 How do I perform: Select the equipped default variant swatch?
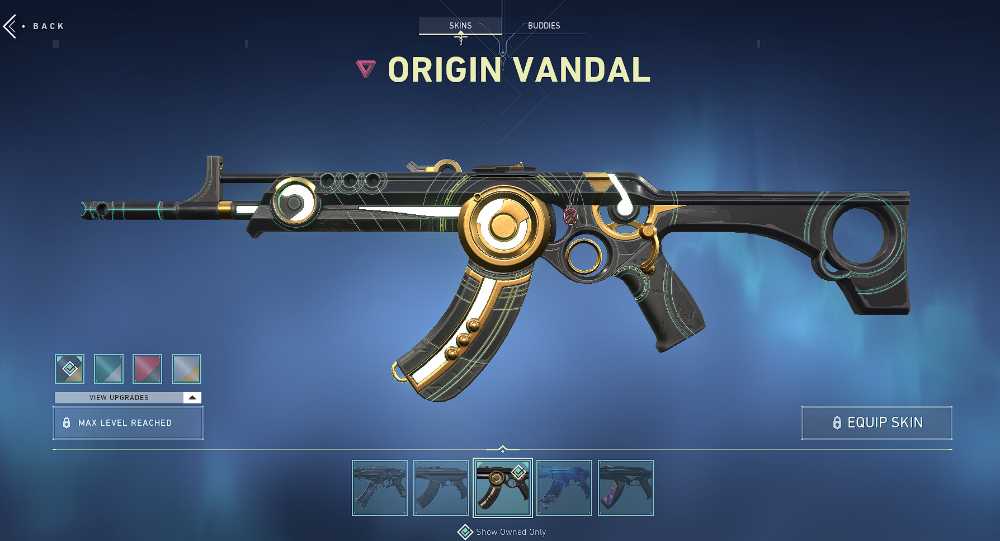tap(69, 369)
